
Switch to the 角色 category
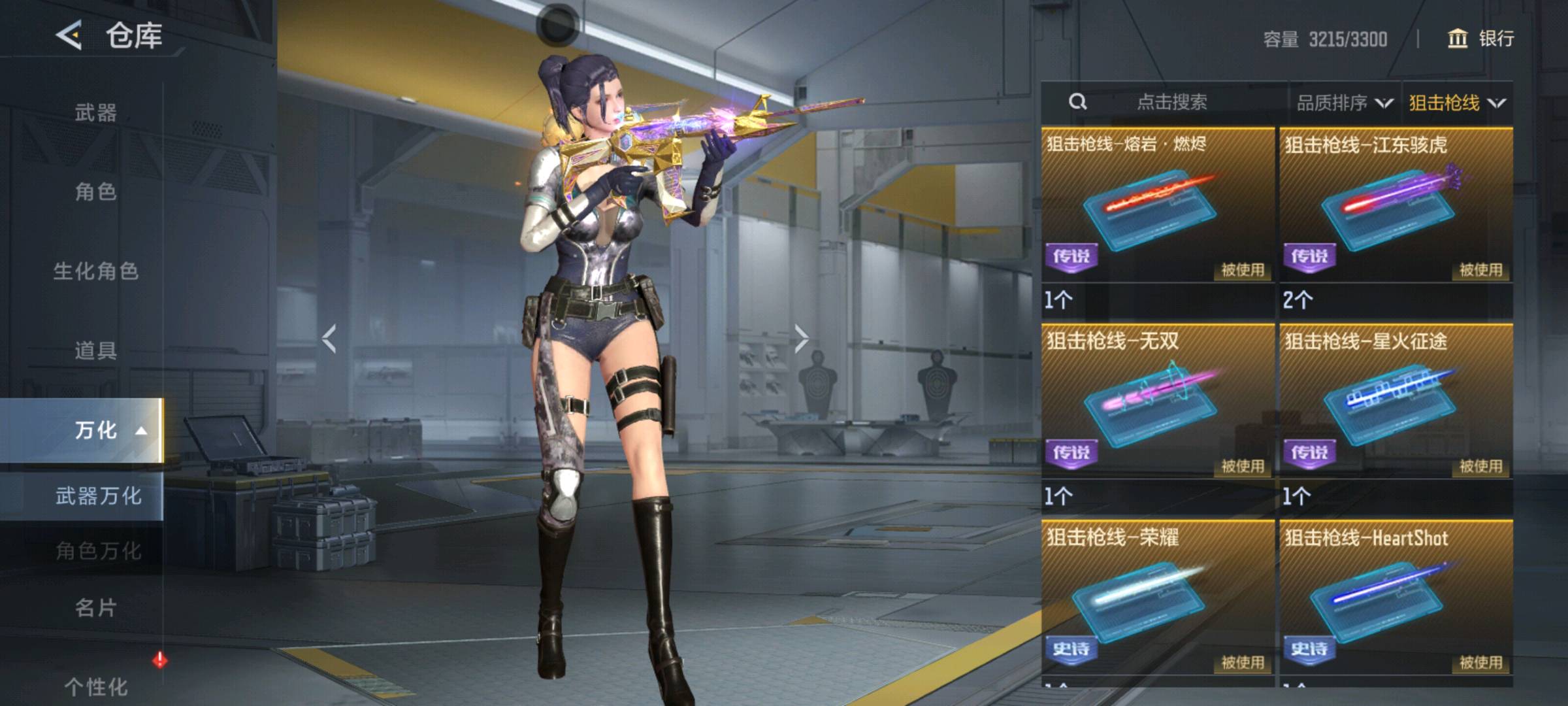[x=95, y=192]
